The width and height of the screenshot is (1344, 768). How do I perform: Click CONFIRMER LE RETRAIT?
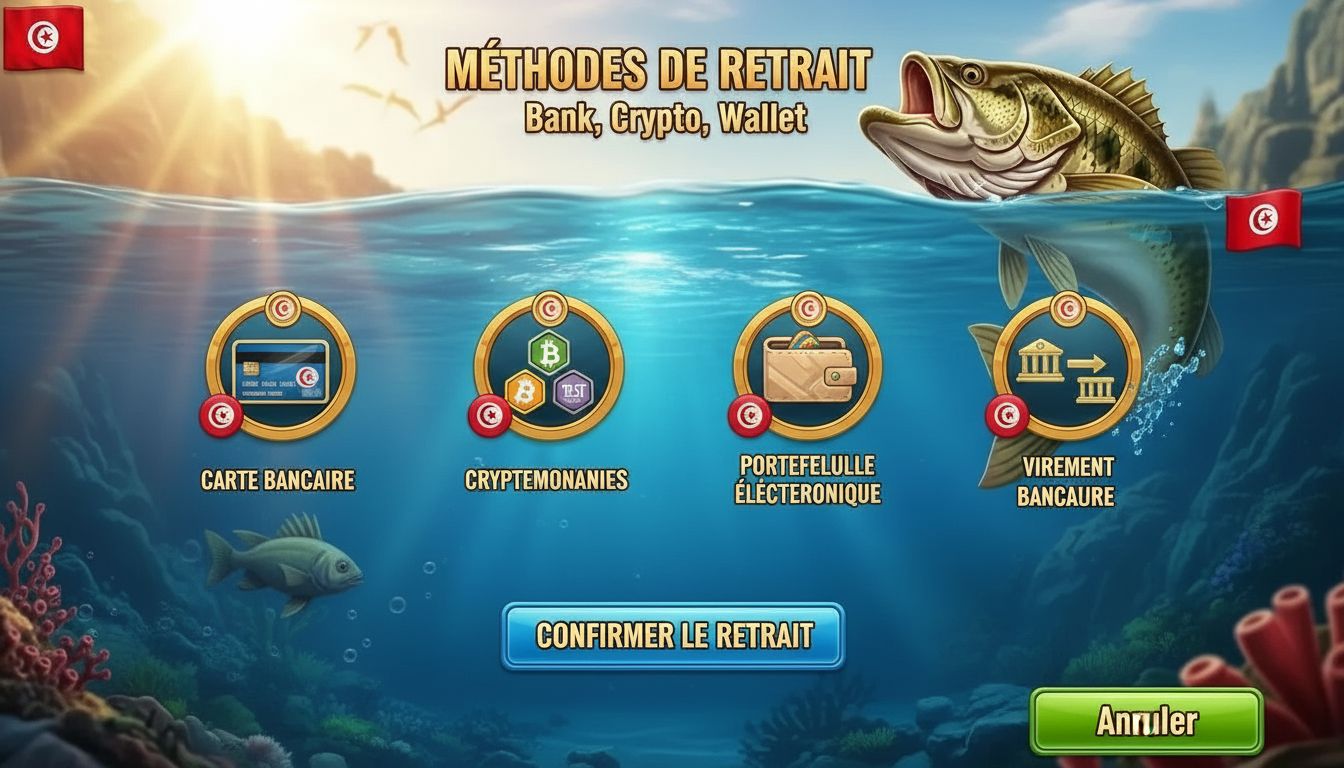[x=673, y=634]
